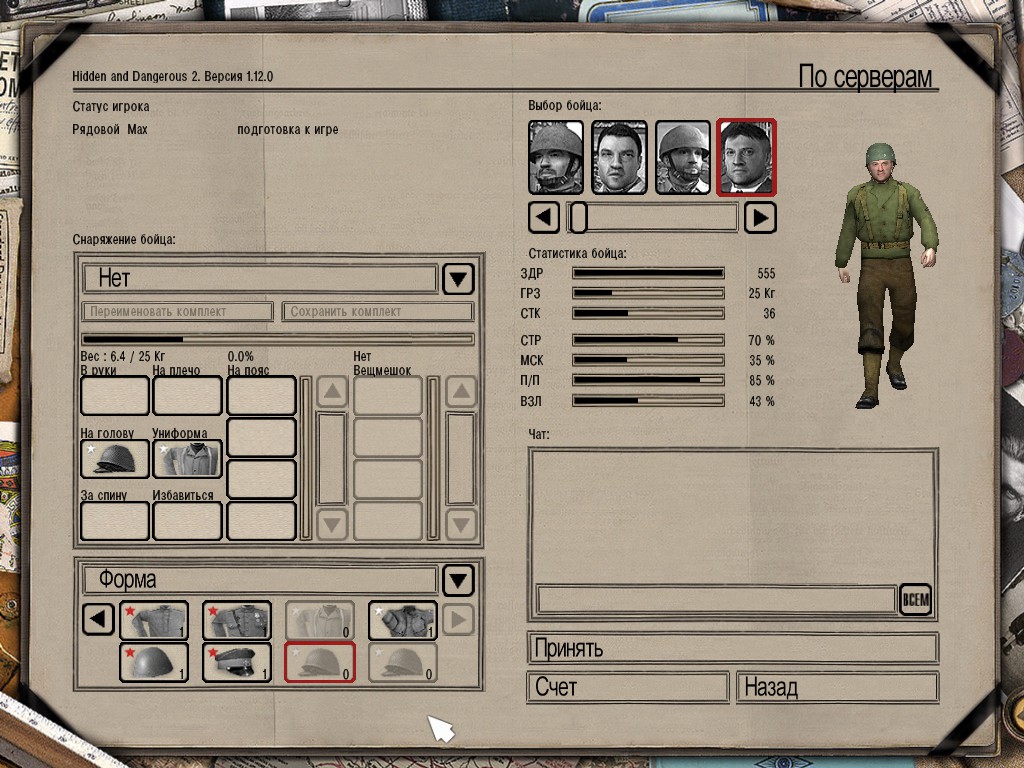1024x768 pixels.
Task: Send chat message with the ВСЕМ button
Action: point(915,599)
